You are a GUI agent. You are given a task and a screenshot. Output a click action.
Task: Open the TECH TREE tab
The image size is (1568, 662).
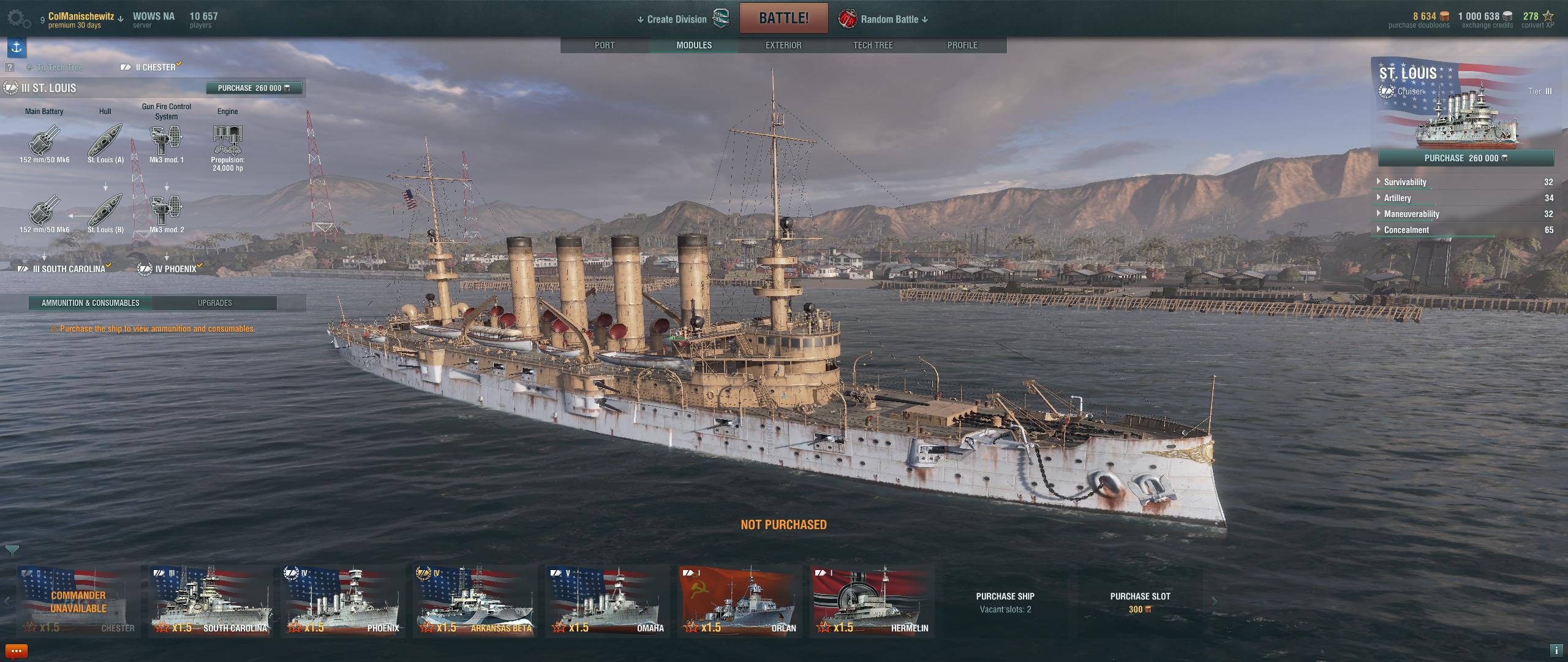coord(873,45)
